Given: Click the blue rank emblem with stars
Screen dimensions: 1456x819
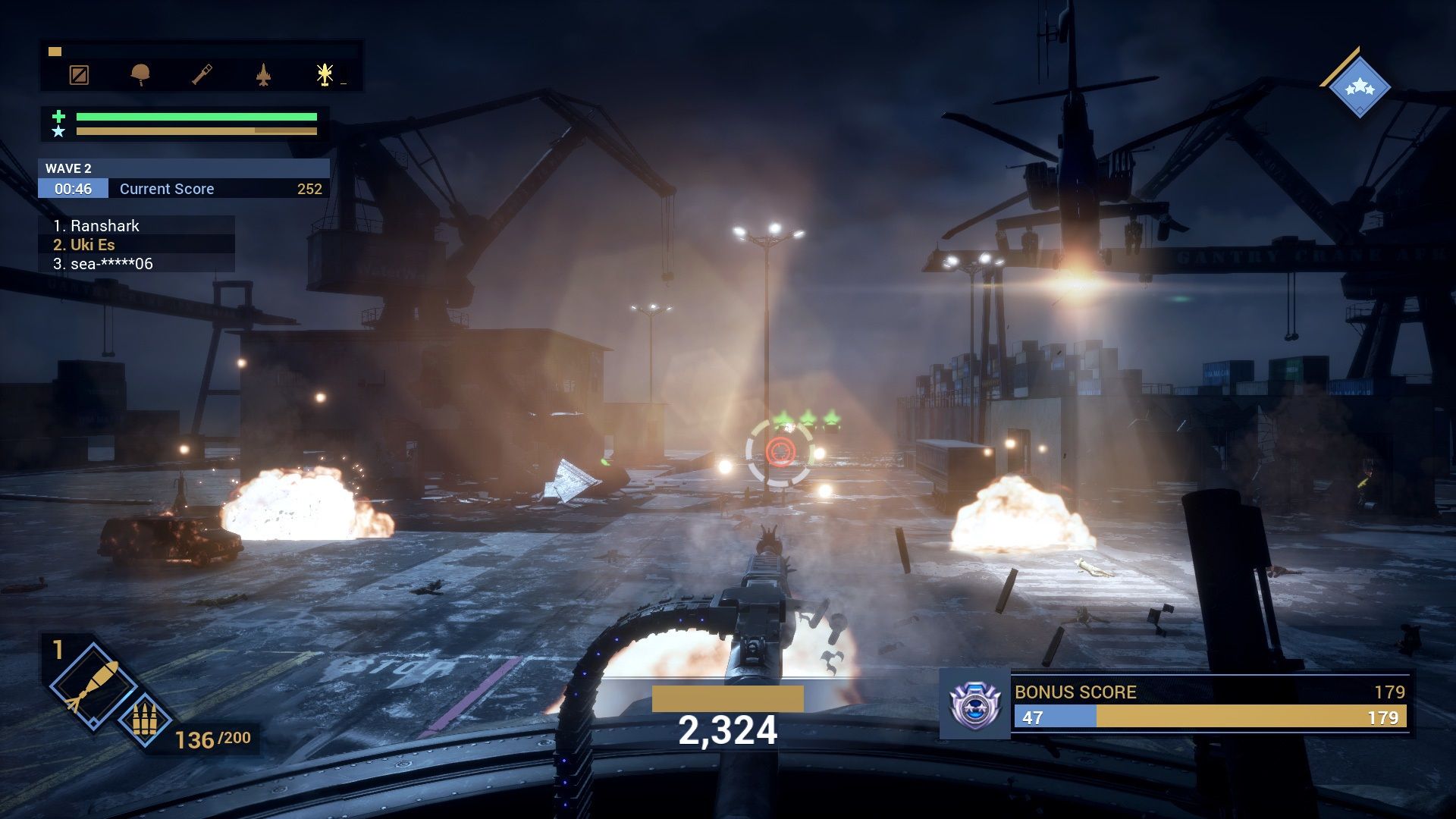Looking at the screenshot, I should [1360, 87].
